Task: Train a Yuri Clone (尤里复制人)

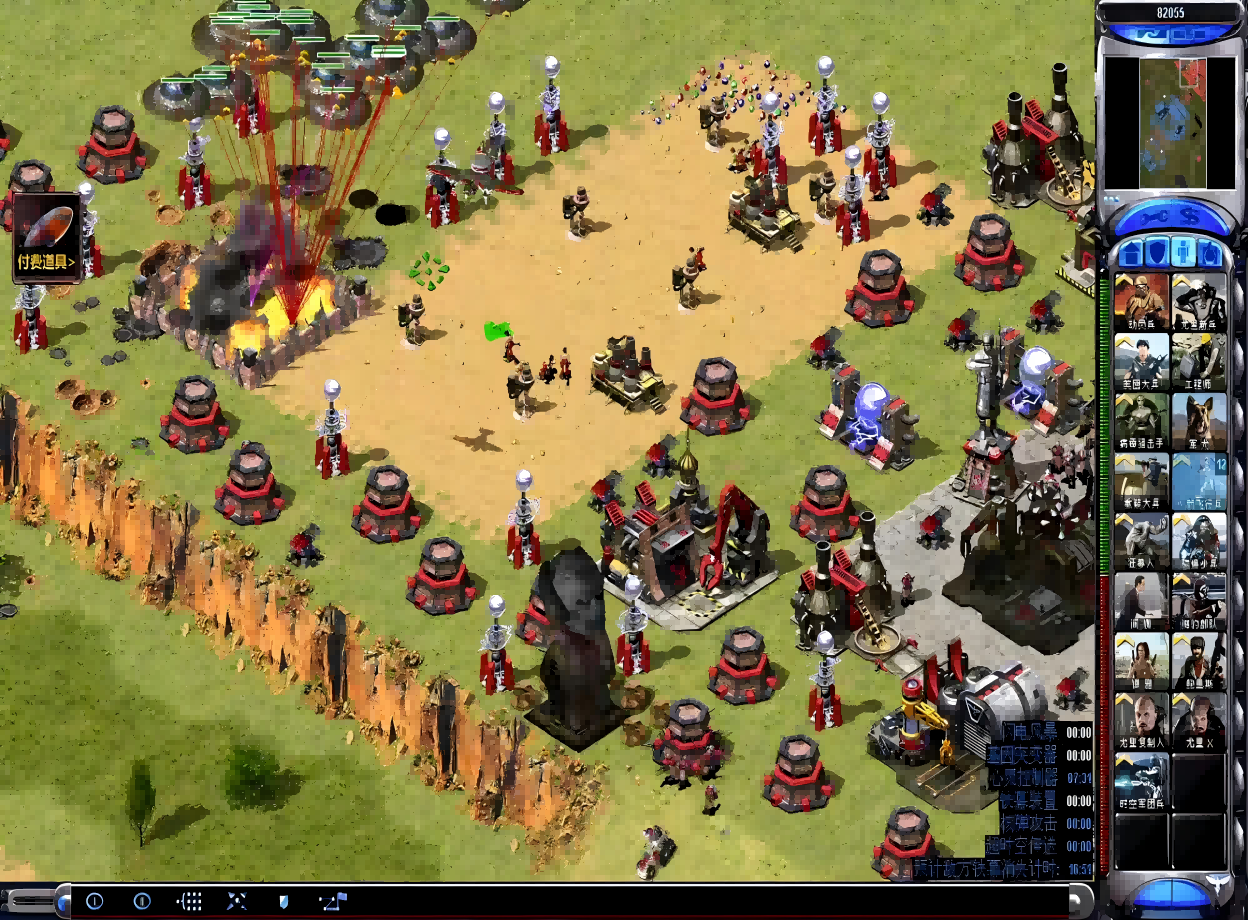Action: coord(1141,722)
